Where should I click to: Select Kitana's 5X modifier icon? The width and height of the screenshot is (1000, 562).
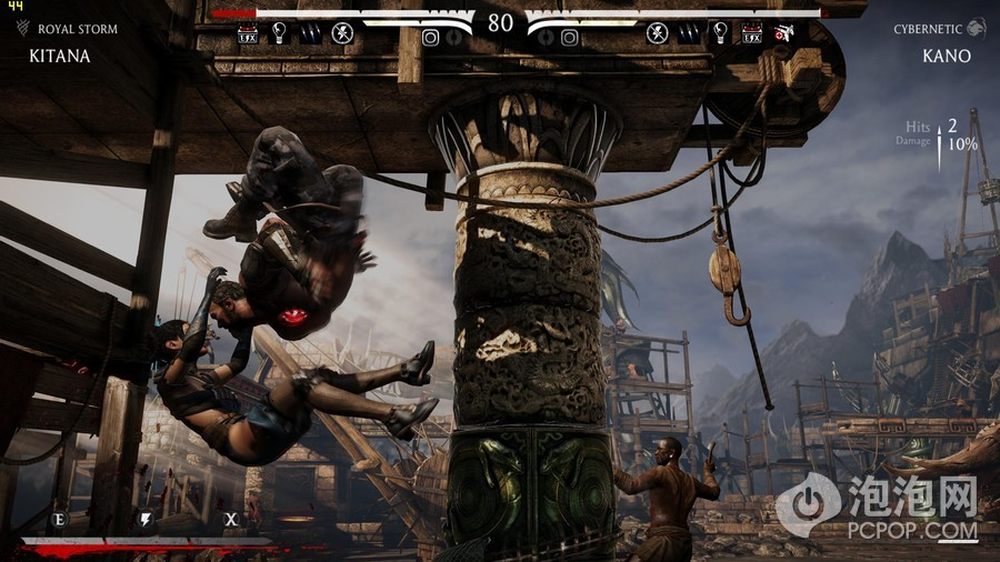(248, 34)
